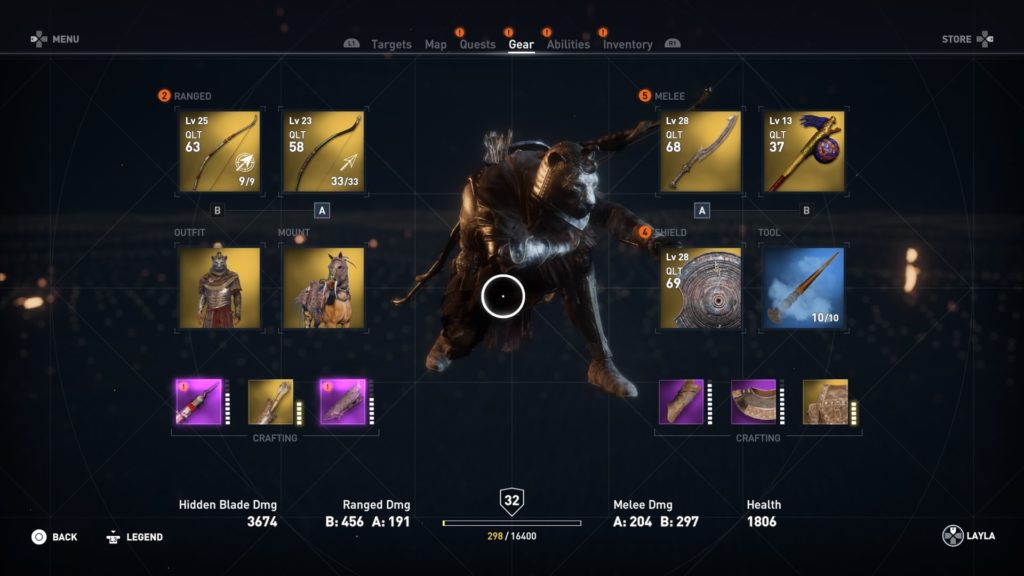This screenshot has height=576, width=1024.
Task: Select the Gear tab
Action: 521,44
